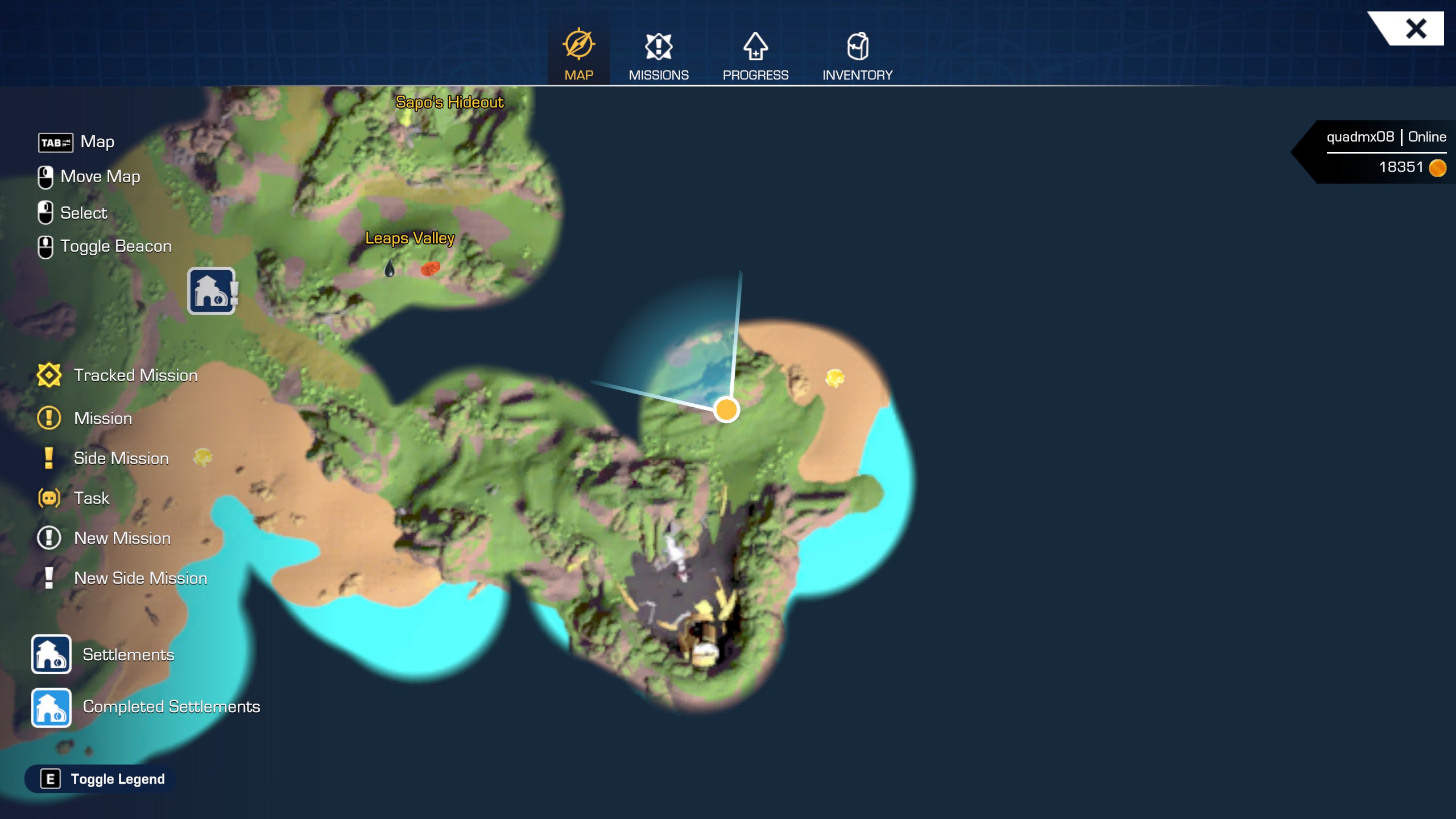Close the map screen
1456x819 pixels.
point(1415,28)
